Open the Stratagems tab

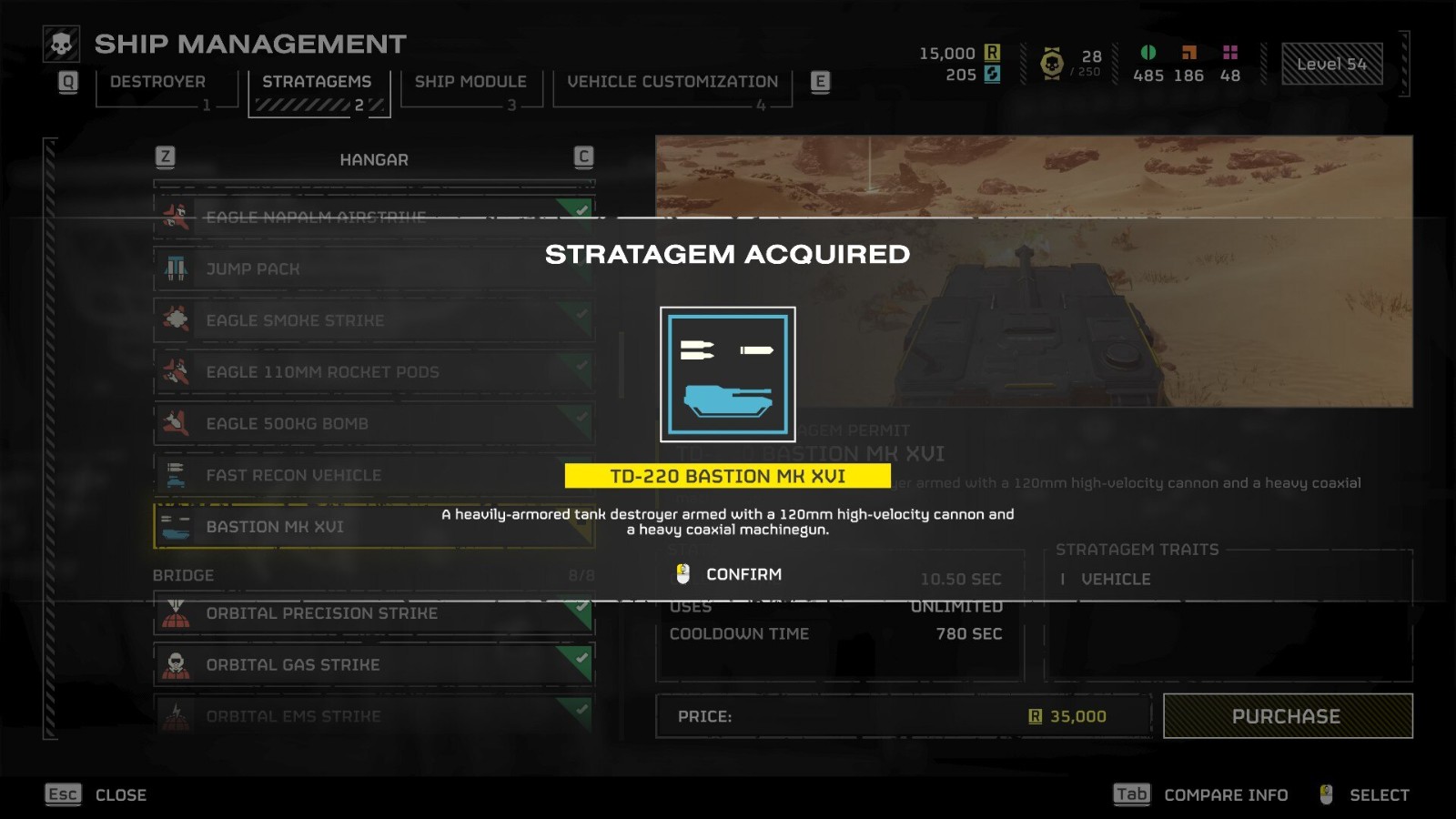tap(317, 82)
